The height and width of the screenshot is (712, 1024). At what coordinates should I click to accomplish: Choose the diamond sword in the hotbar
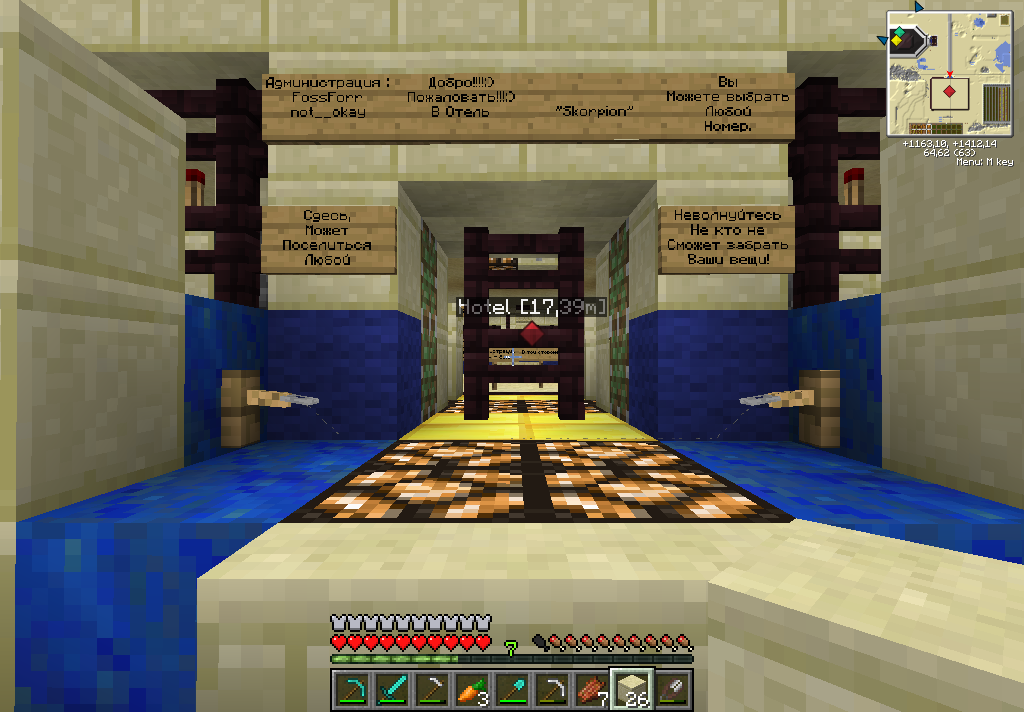pyautogui.click(x=392, y=688)
